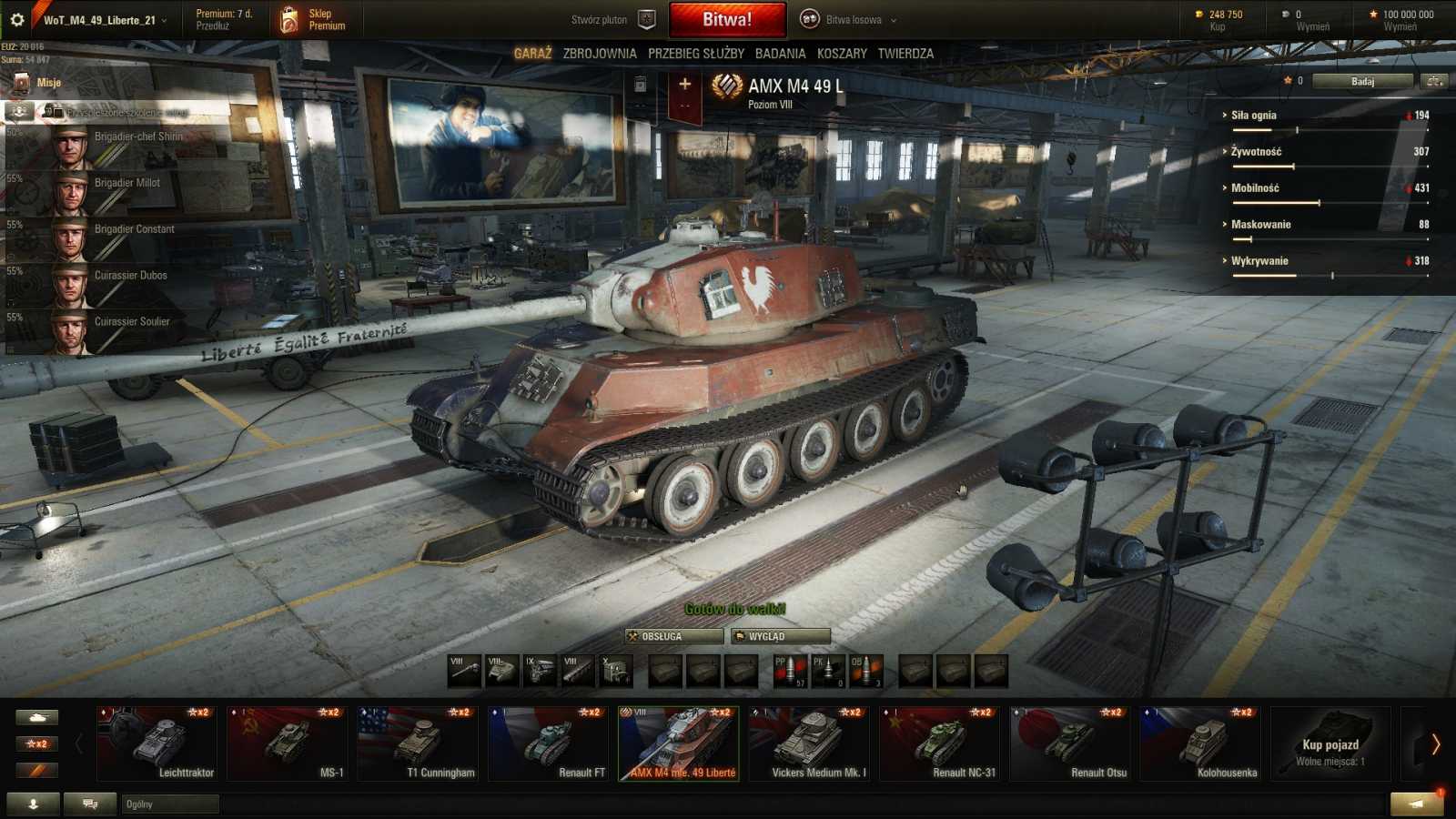The height and width of the screenshot is (819, 1456).
Task: Switch to the ZBROJOWNIA tab
Action: pos(602,54)
